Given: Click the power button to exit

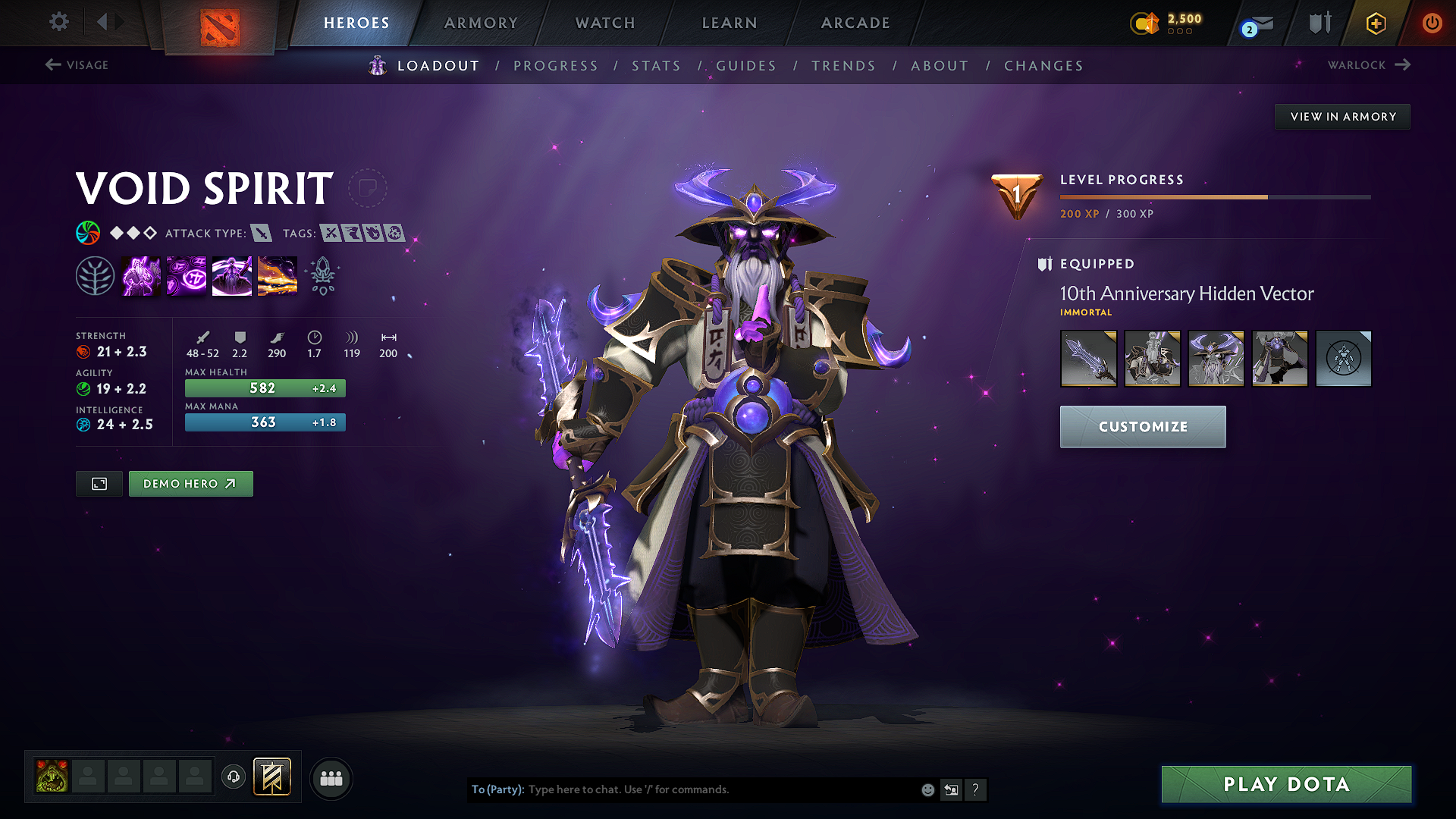Looking at the screenshot, I should tap(1432, 23).
